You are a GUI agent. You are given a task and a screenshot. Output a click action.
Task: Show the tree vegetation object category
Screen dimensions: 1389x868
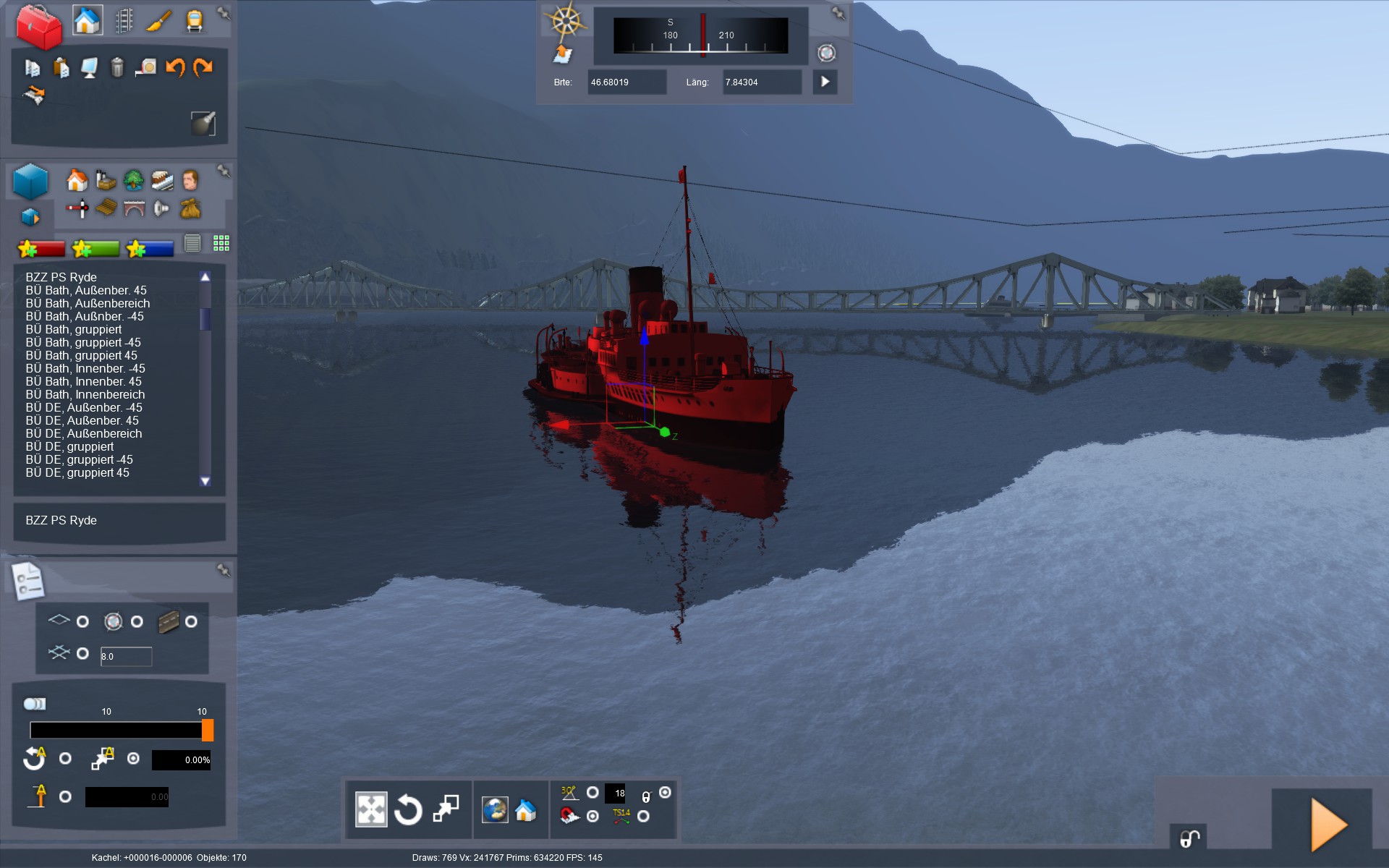click(x=134, y=179)
